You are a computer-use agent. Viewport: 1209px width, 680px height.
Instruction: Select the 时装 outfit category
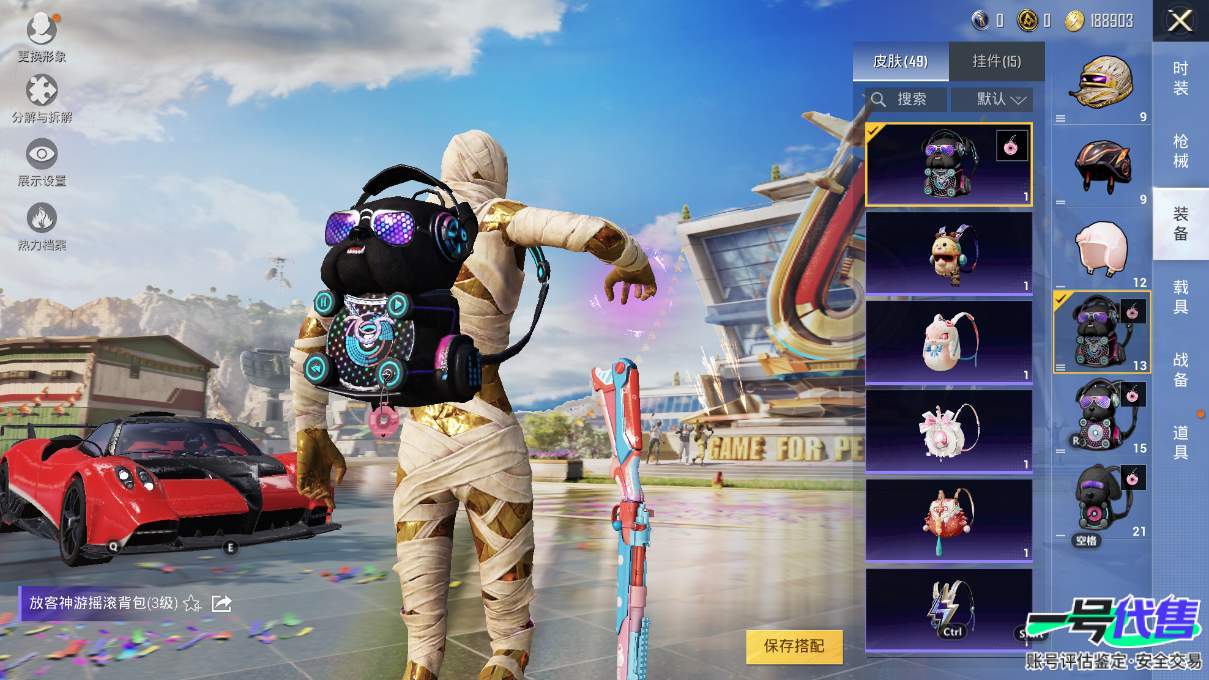[1180, 78]
